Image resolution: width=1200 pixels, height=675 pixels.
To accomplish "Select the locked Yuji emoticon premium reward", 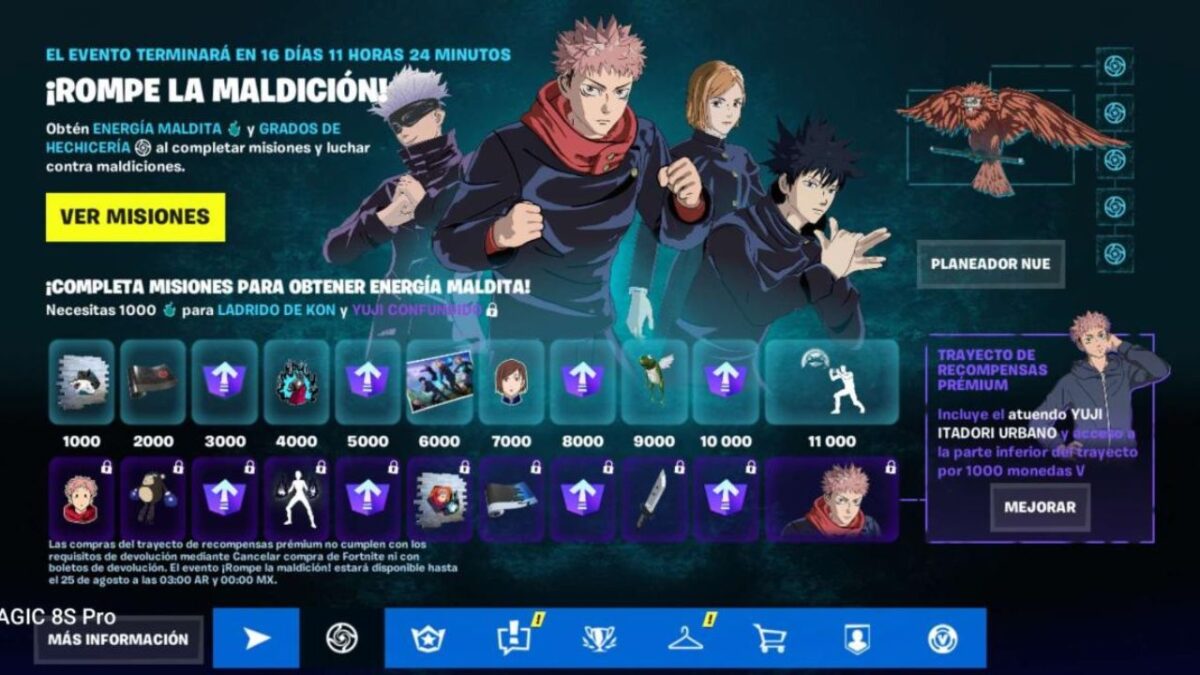I will tap(81, 498).
